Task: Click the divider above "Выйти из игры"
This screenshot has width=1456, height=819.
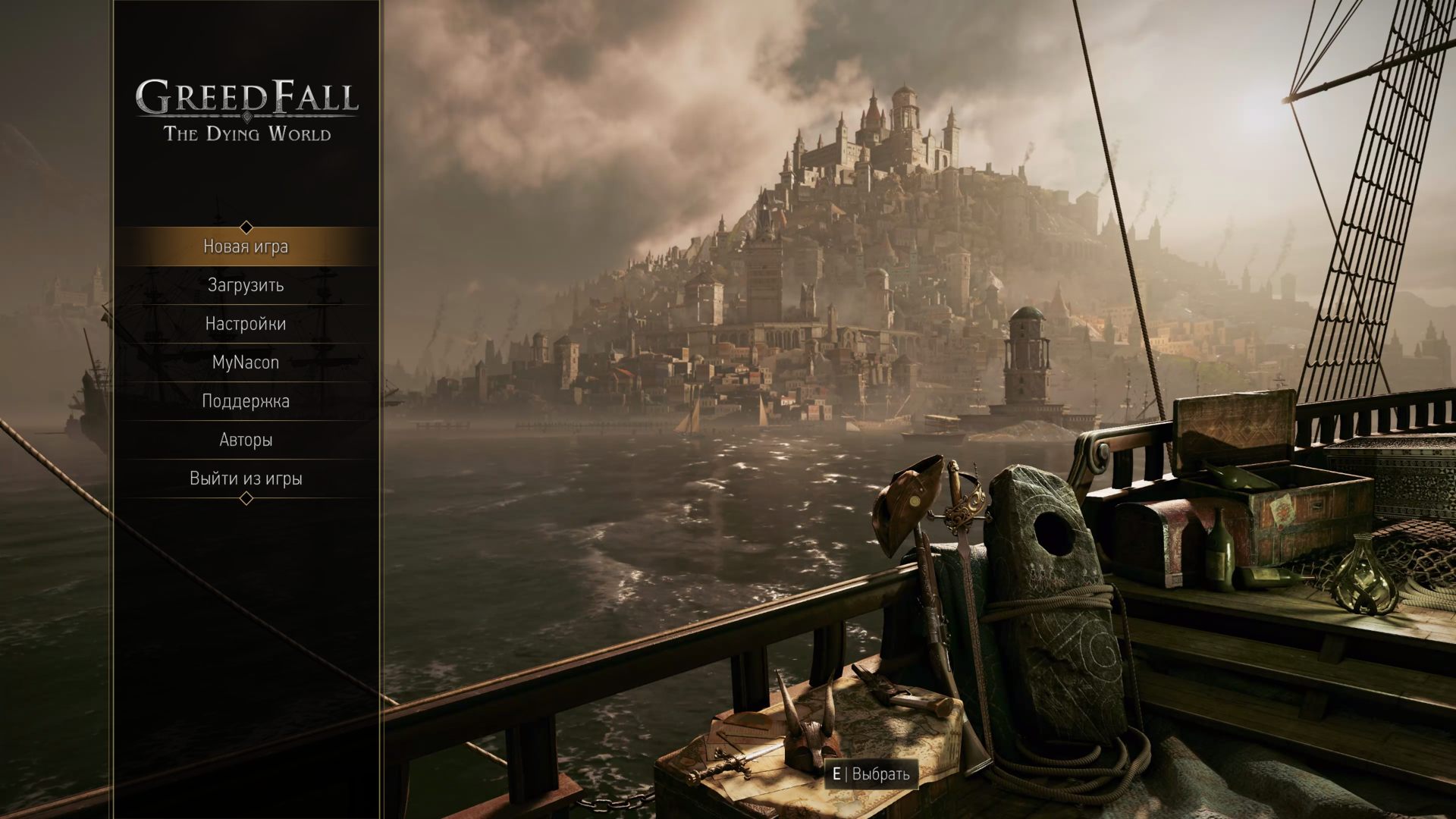Action: click(x=245, y=459)
